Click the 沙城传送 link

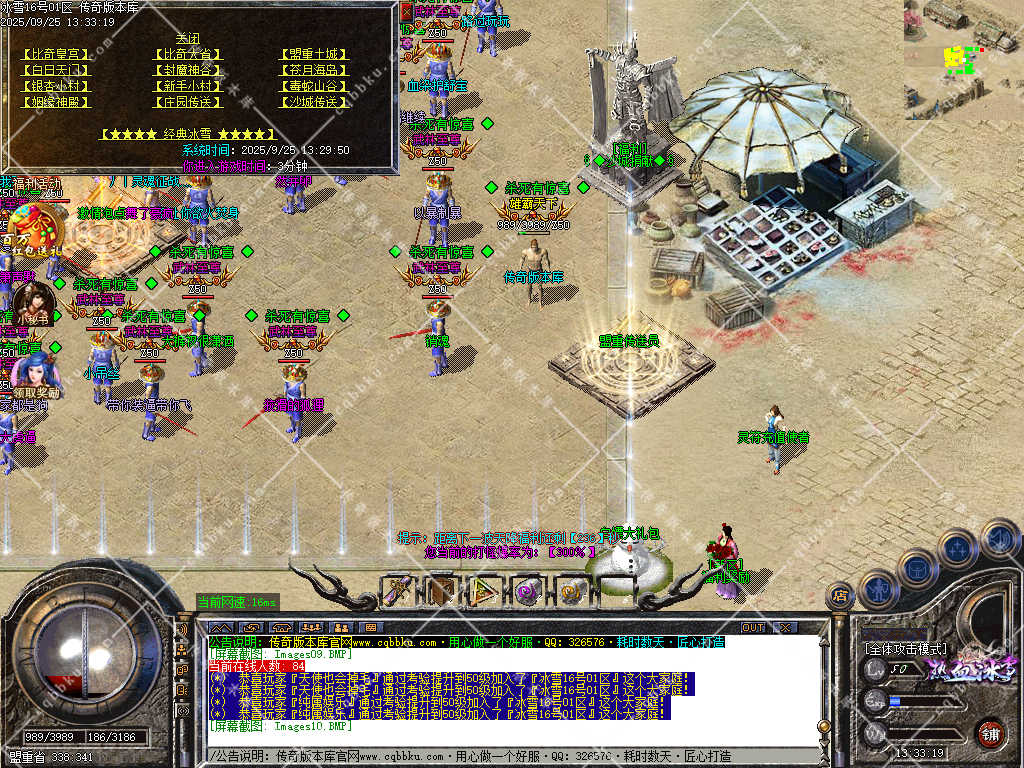pos(314,102)
